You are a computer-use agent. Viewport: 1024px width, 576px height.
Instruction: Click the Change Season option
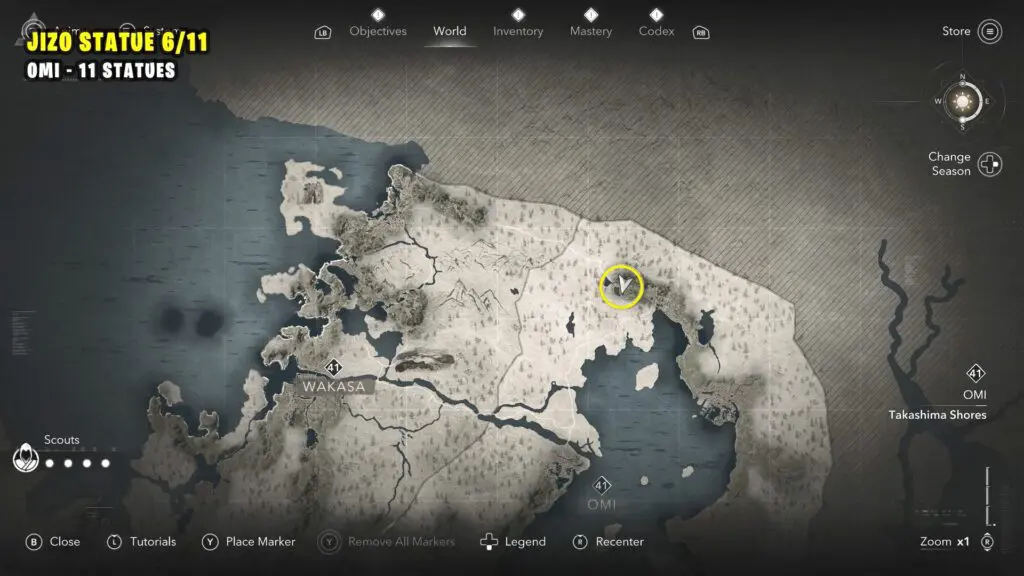coord(990,164)
